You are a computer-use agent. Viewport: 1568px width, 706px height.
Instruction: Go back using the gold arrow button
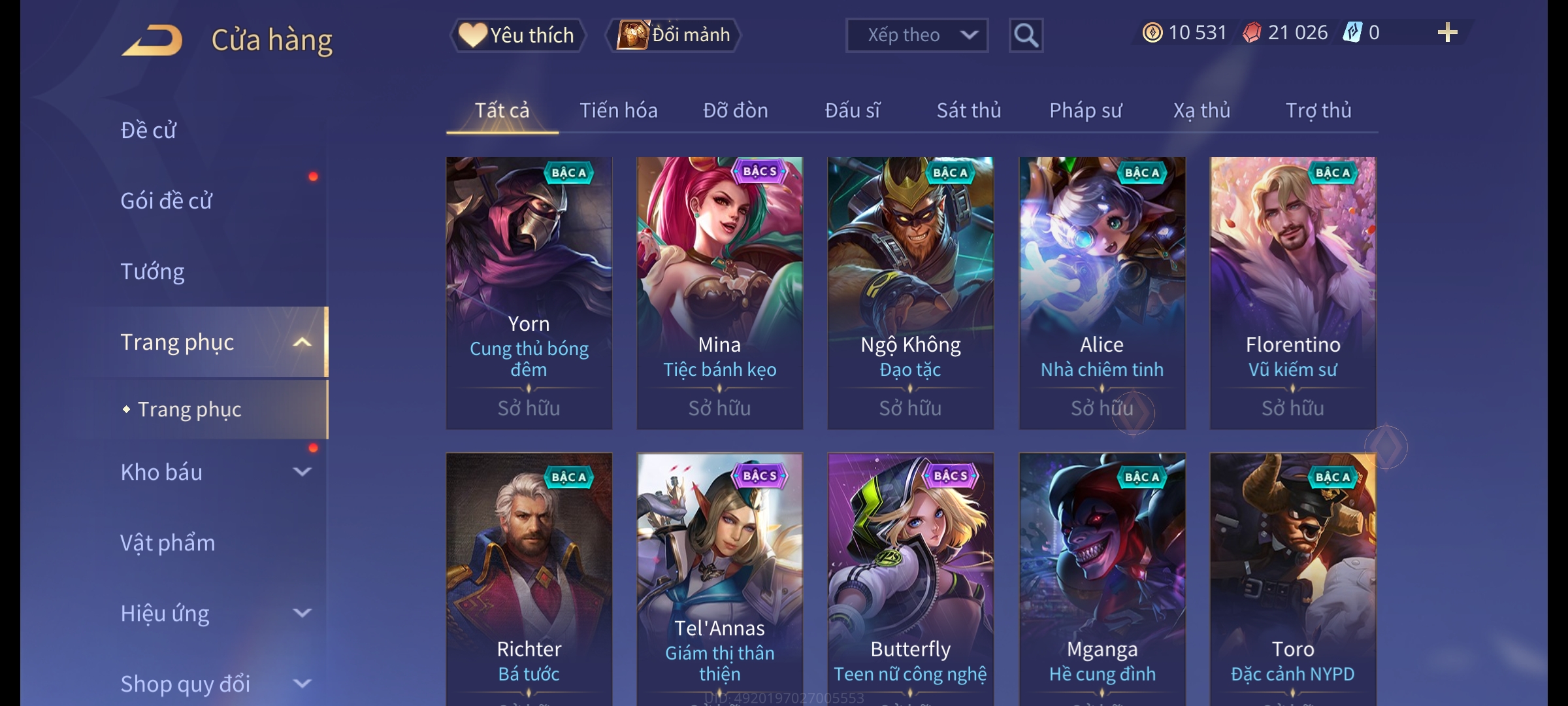pos(152,40)
